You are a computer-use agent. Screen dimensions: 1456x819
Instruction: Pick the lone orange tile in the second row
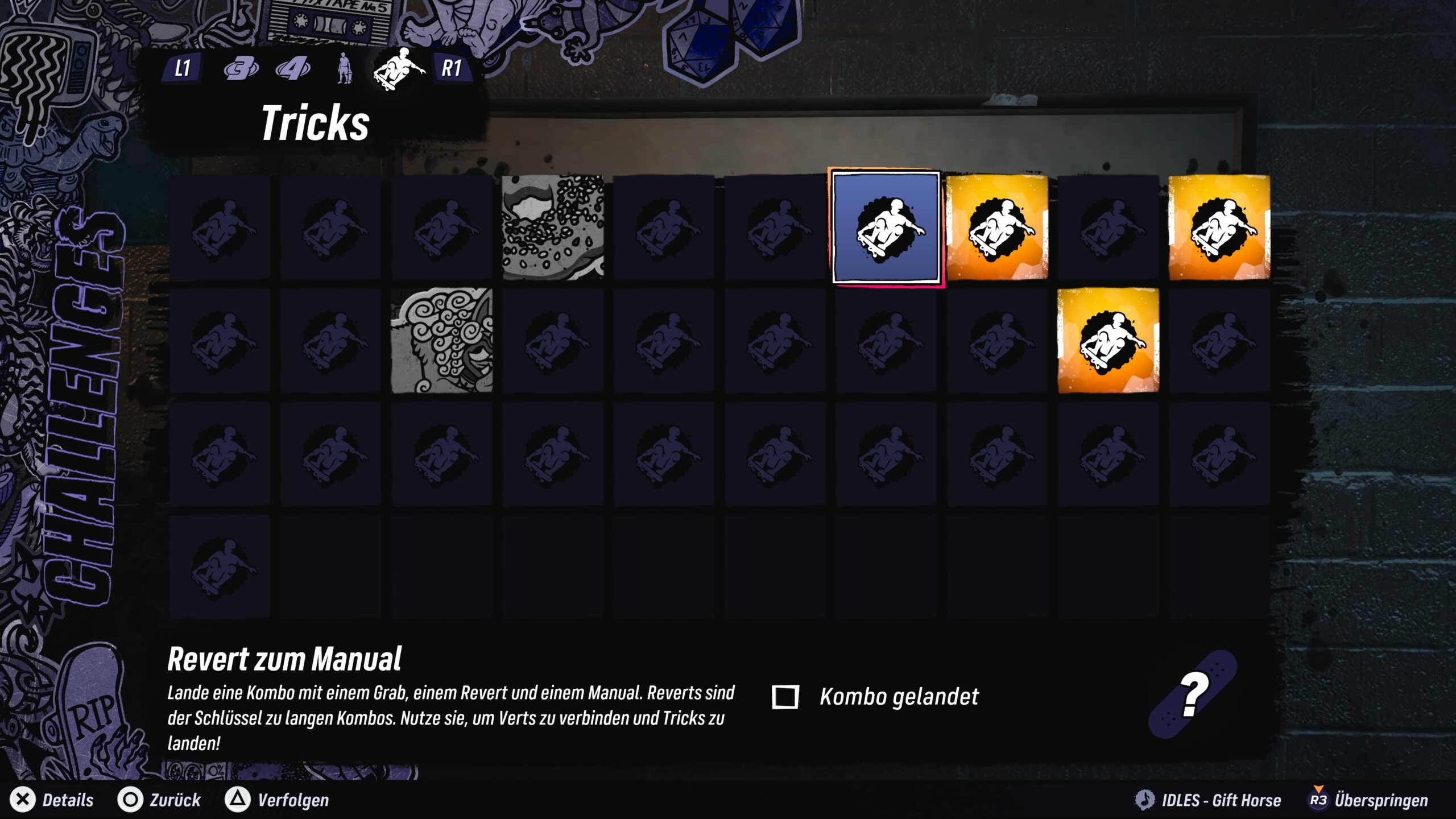[x=1108, y=340]
